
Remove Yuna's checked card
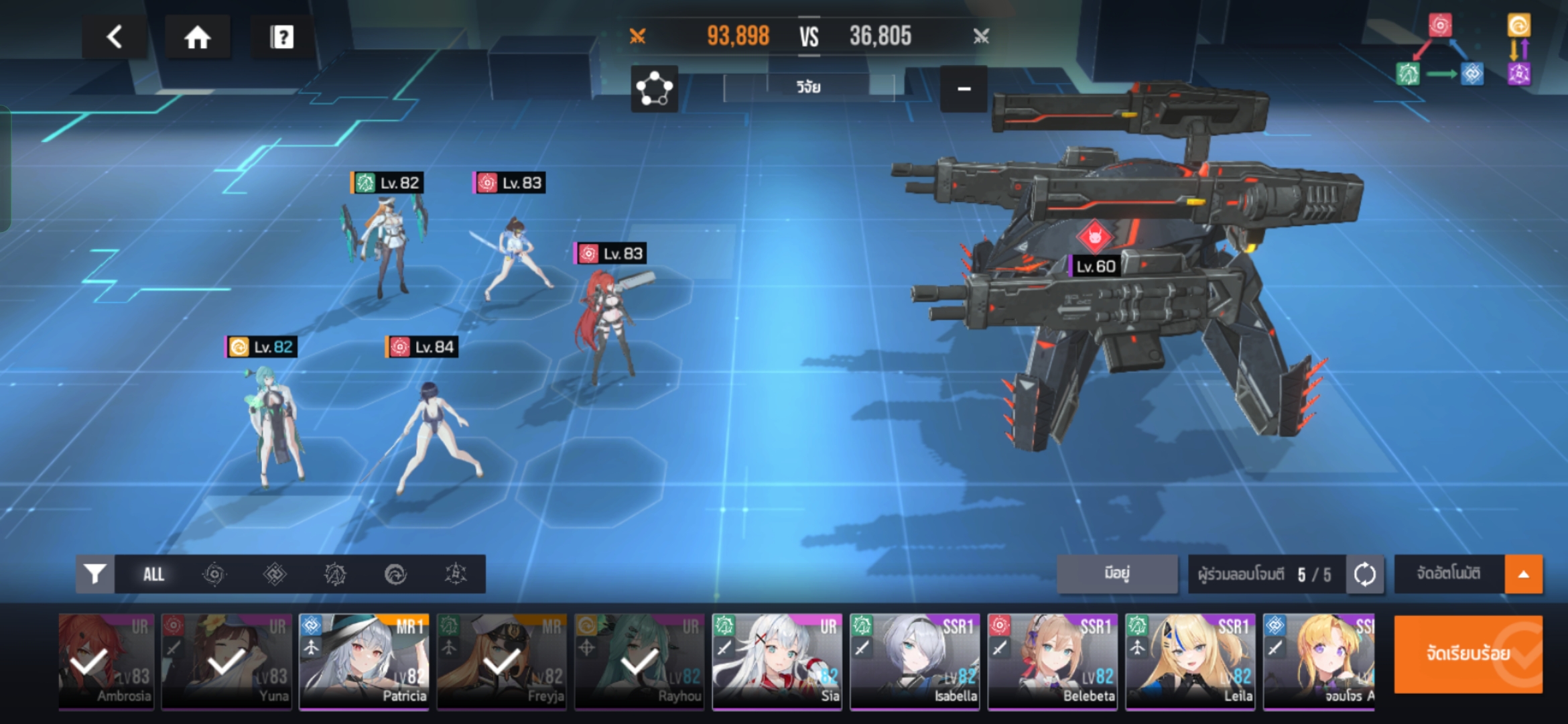coord(226,660)
